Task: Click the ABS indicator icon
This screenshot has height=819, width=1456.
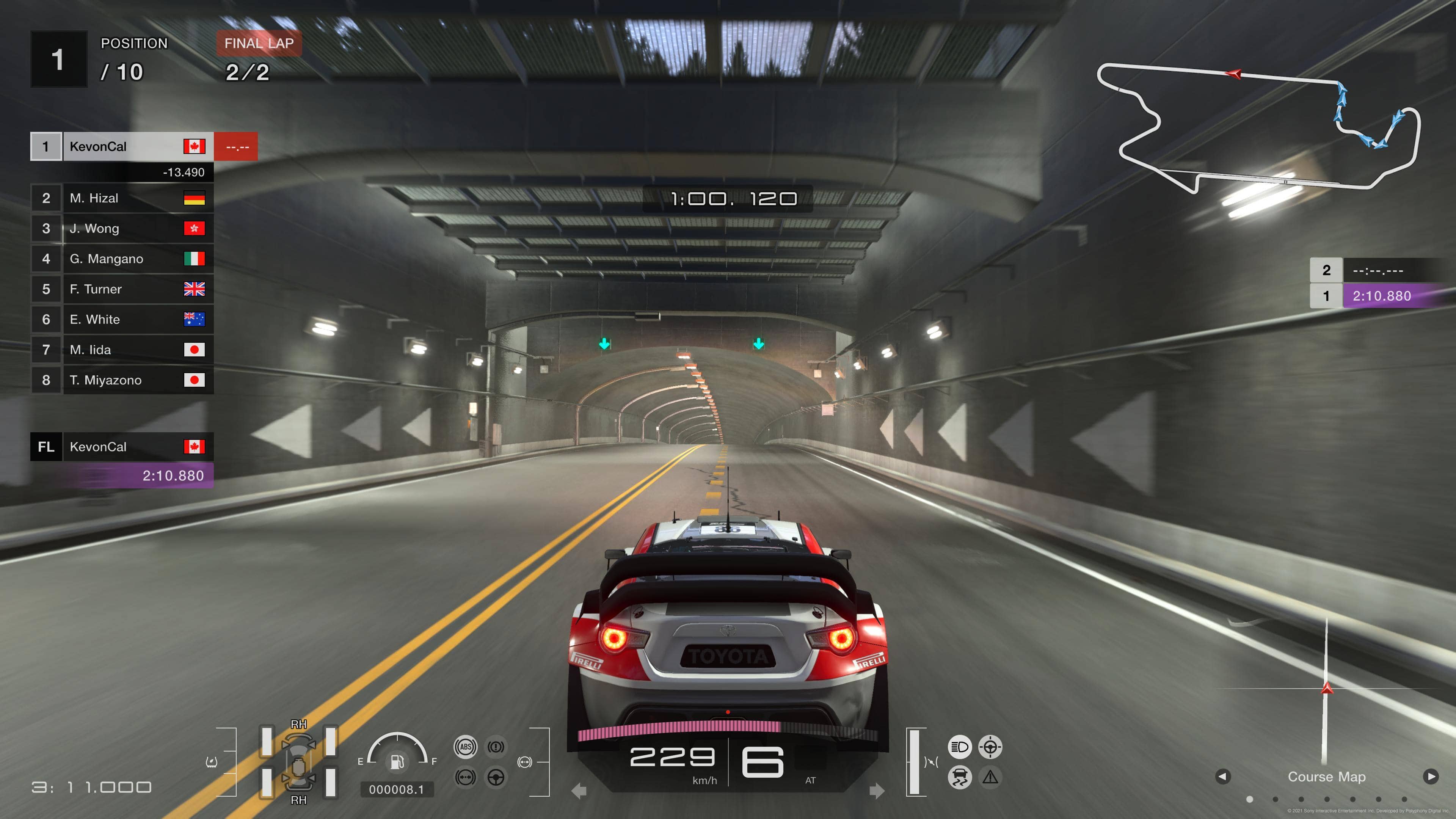Action: [x=466, y=747]
